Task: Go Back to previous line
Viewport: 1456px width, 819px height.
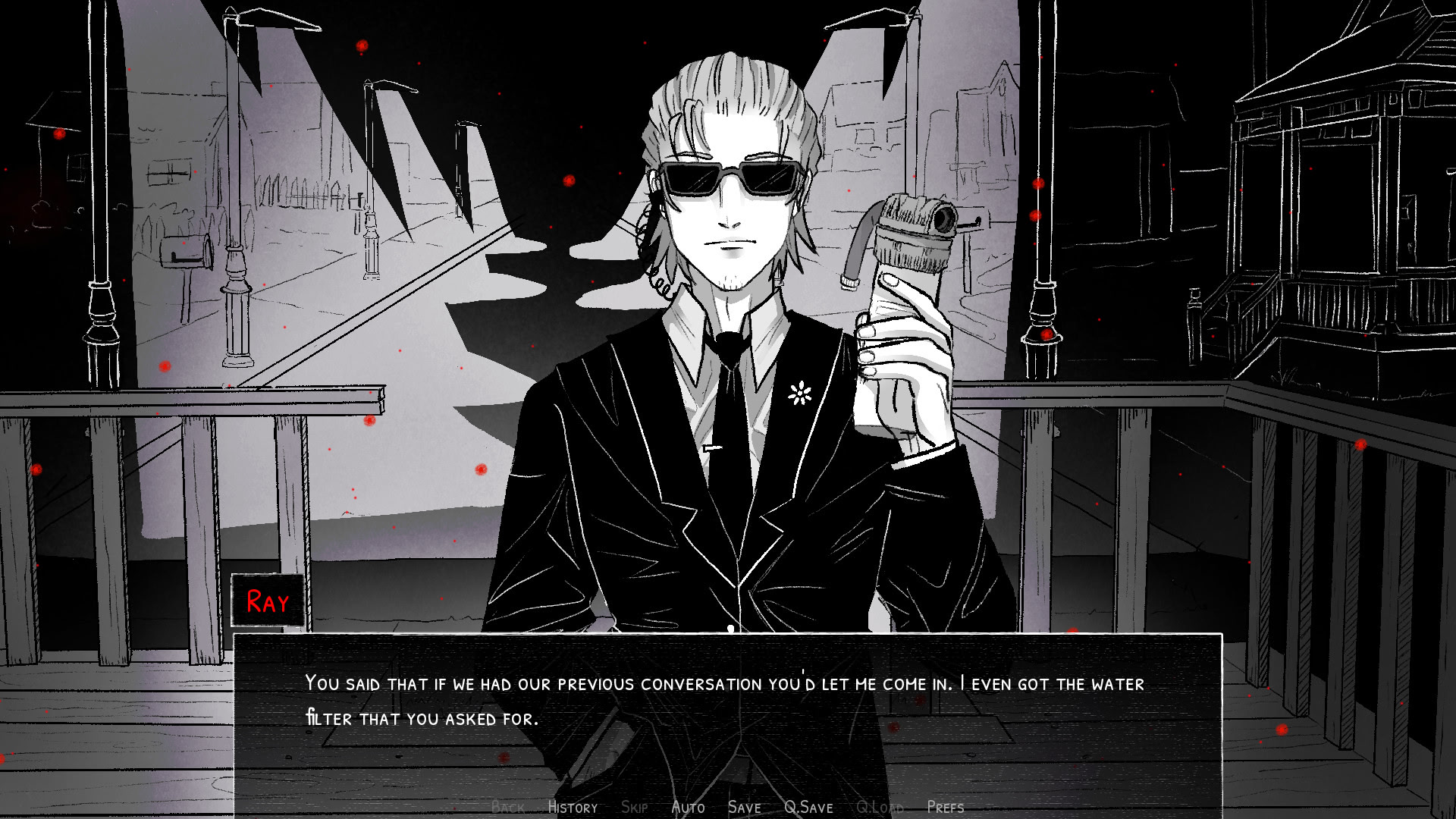Action: (507, 808)
